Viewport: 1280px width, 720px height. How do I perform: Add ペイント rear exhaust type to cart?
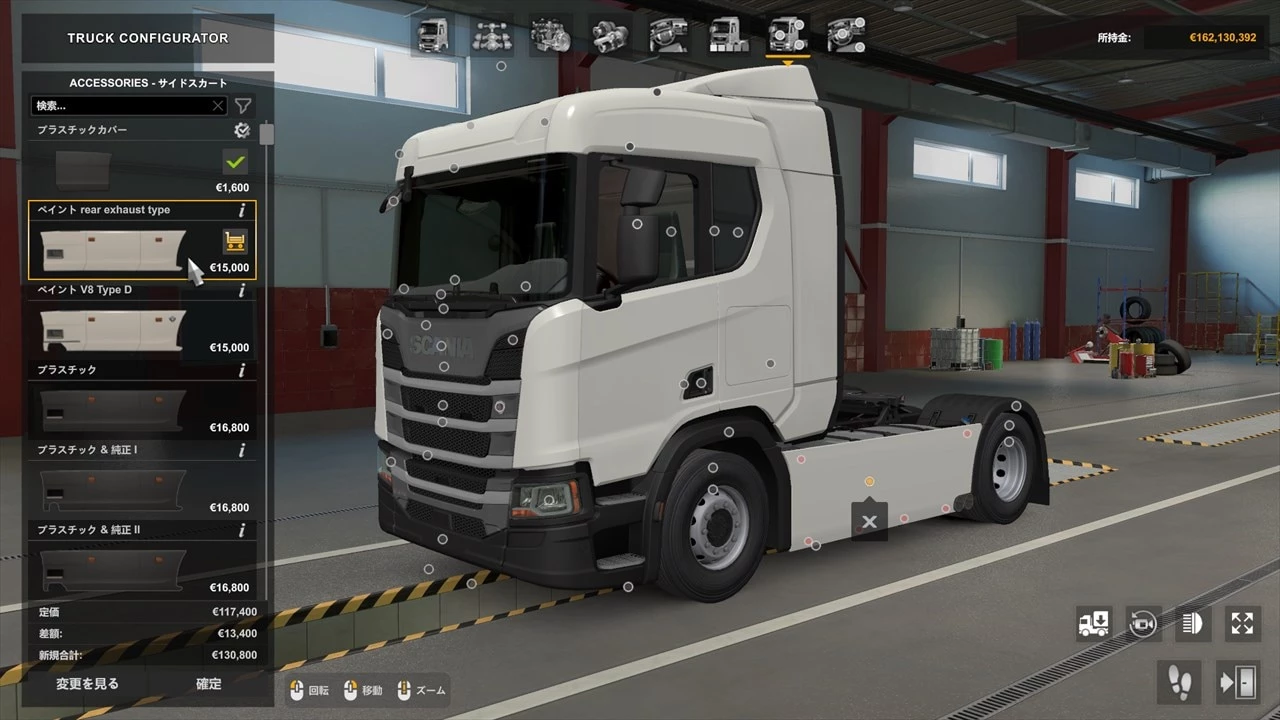coord(236,241)
